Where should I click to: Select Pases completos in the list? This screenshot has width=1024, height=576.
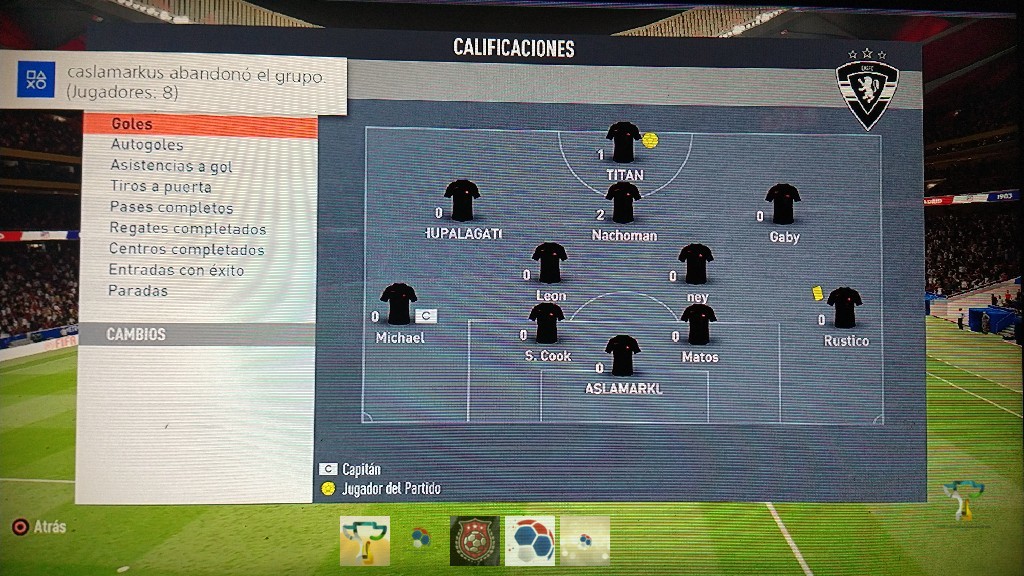click(172, 208)
